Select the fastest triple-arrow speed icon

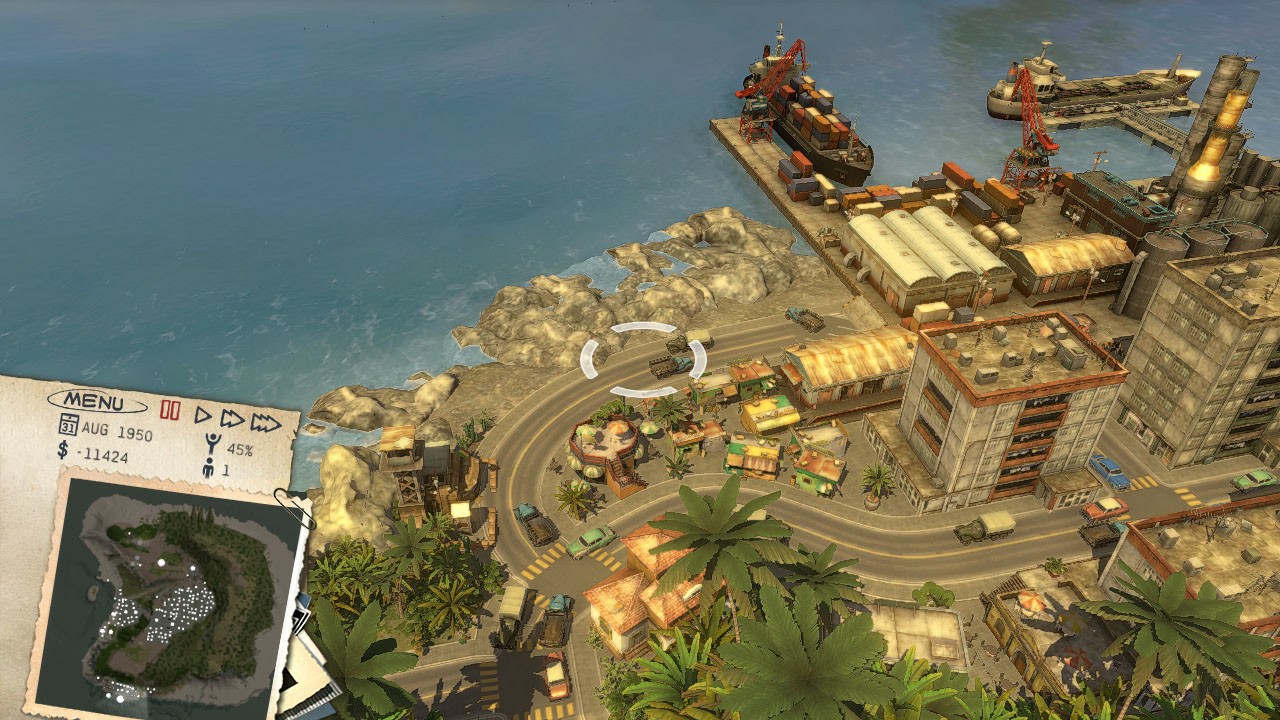point(264,425)
